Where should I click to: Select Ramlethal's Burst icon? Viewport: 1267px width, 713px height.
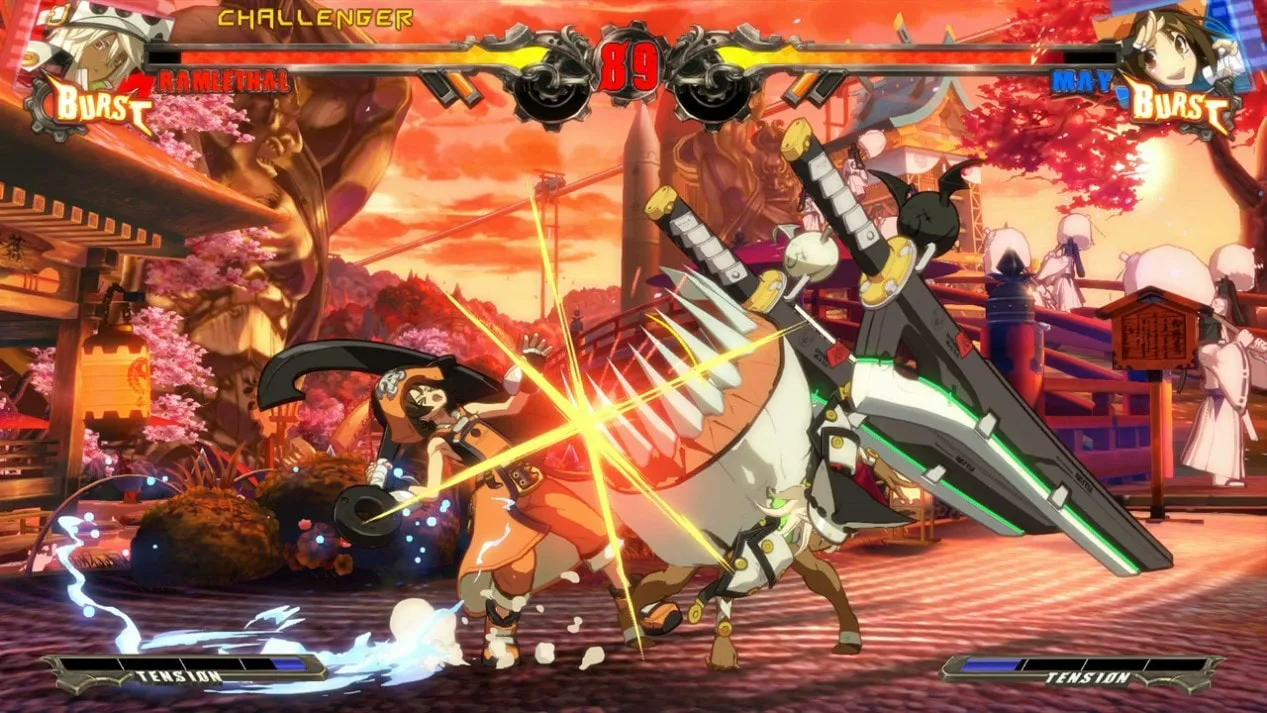pyautogui.click(x=92, y=104)
